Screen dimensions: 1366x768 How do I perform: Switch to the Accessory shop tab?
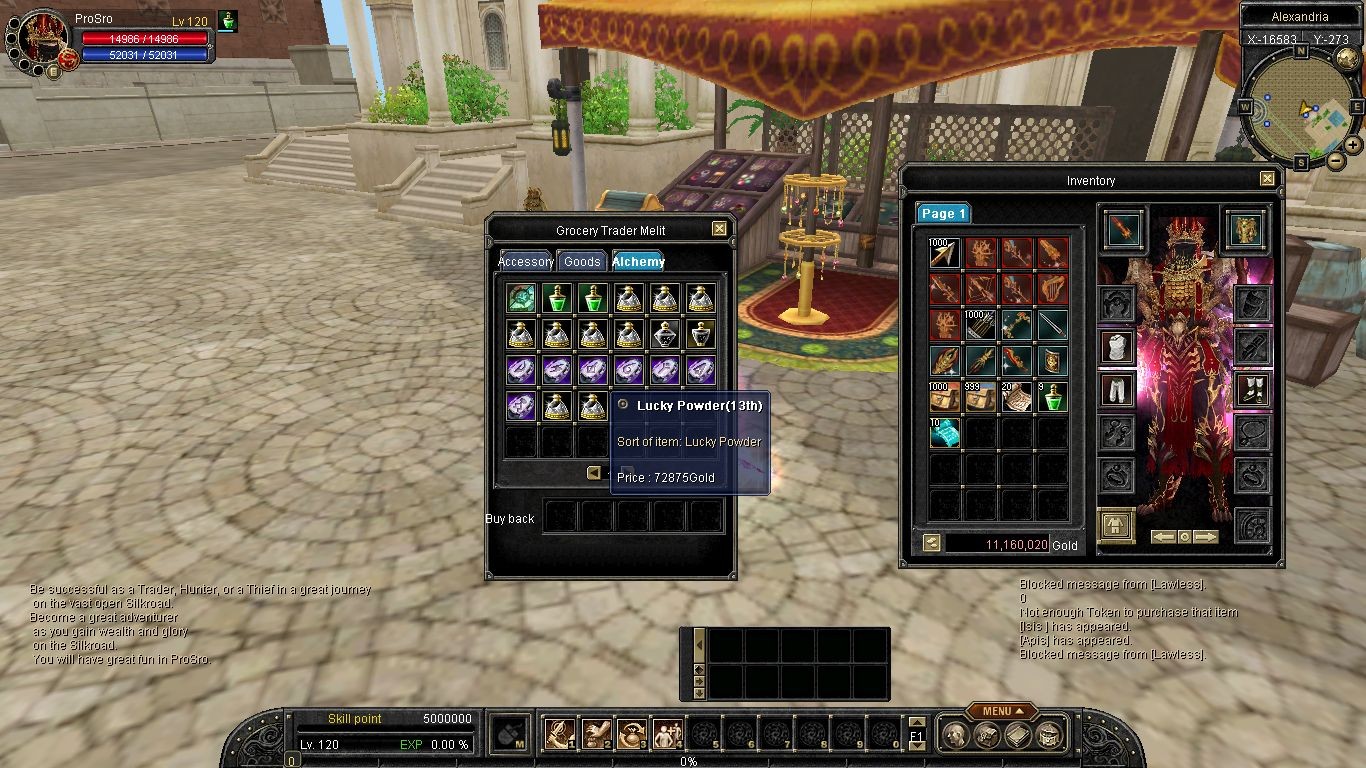pyautogui.click(x=526, y=262)
